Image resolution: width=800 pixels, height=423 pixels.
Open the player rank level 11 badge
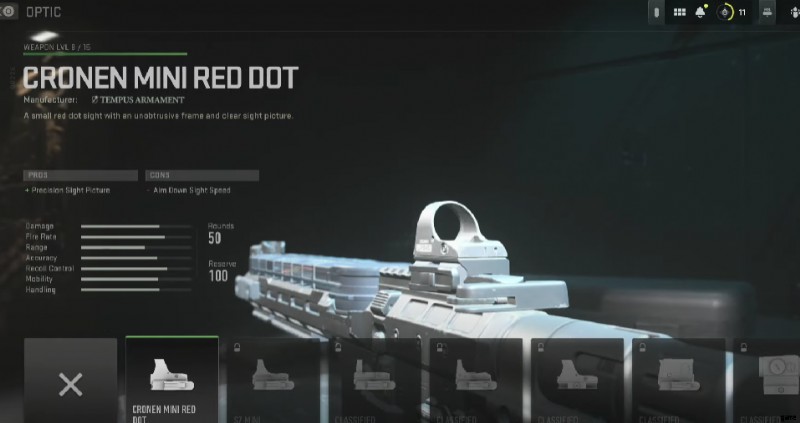[733, 13]
